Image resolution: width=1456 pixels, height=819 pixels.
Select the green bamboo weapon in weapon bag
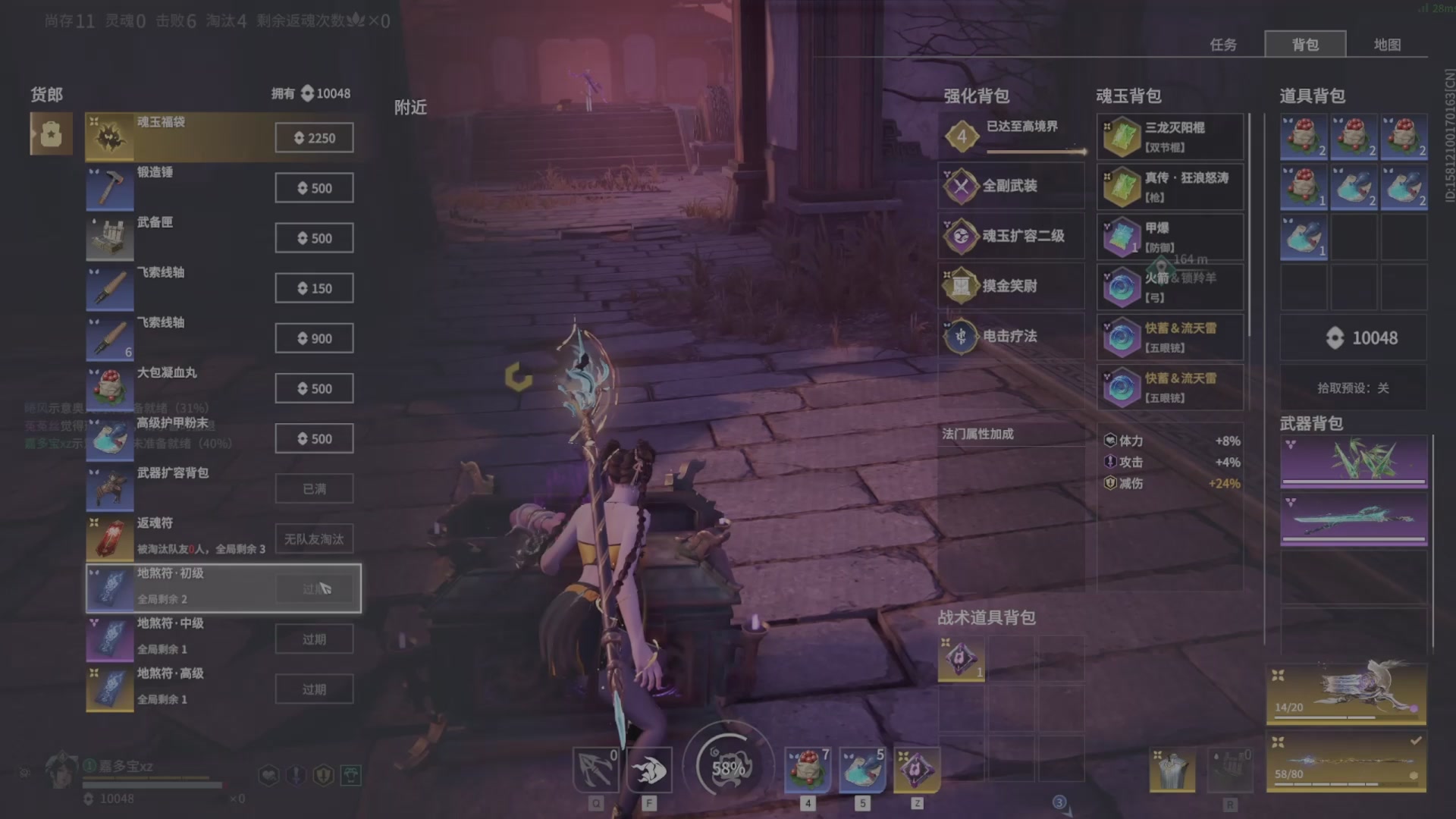1354,461
